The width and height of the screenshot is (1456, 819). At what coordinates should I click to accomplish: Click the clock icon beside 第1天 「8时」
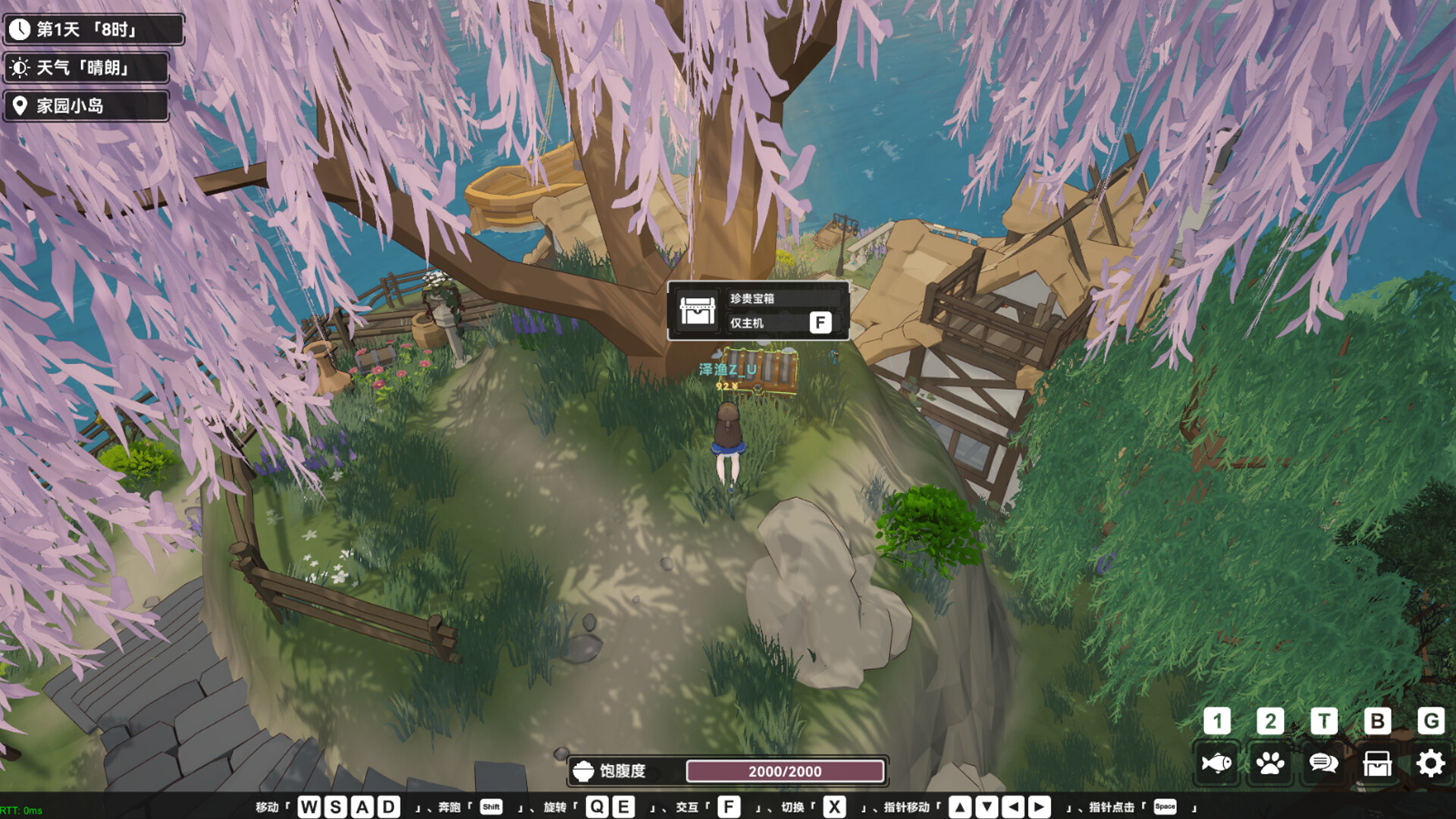(22, 29)
